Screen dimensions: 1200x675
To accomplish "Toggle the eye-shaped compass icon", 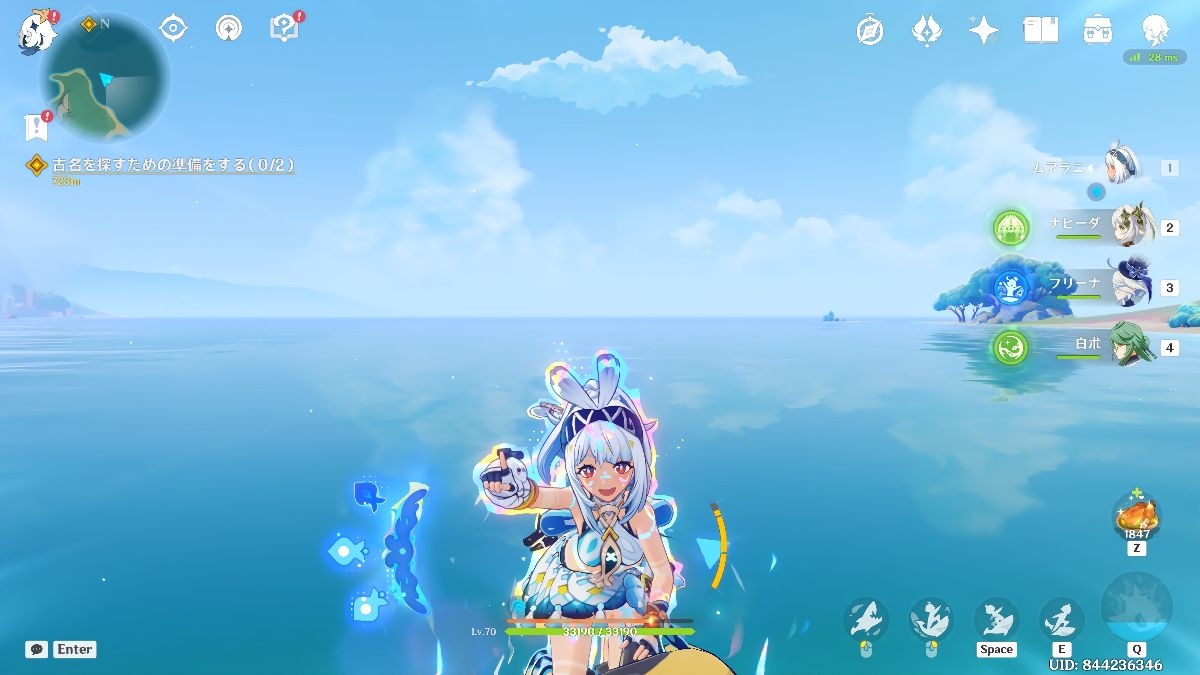I will [x=174, y=28].
